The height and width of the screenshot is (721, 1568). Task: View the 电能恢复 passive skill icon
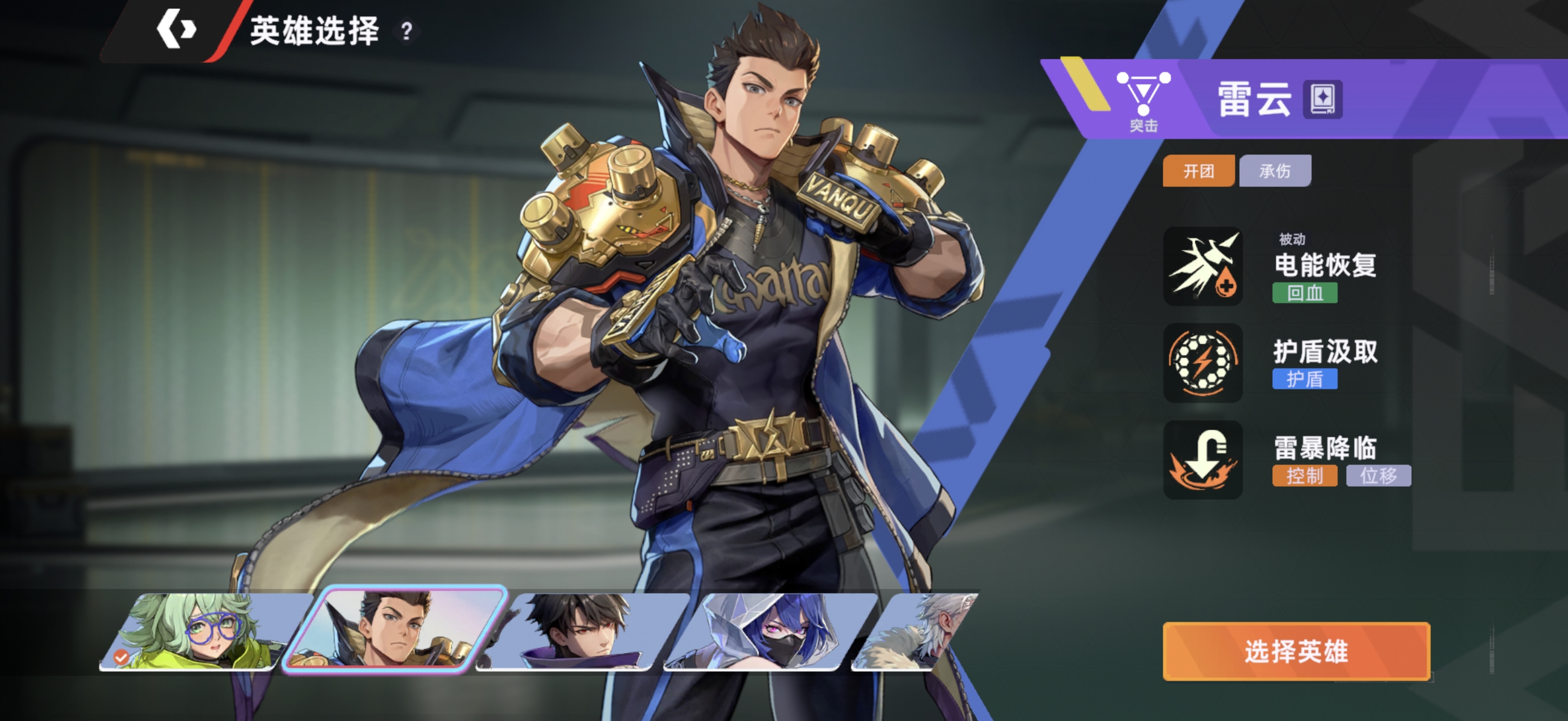click(1203, 267)
